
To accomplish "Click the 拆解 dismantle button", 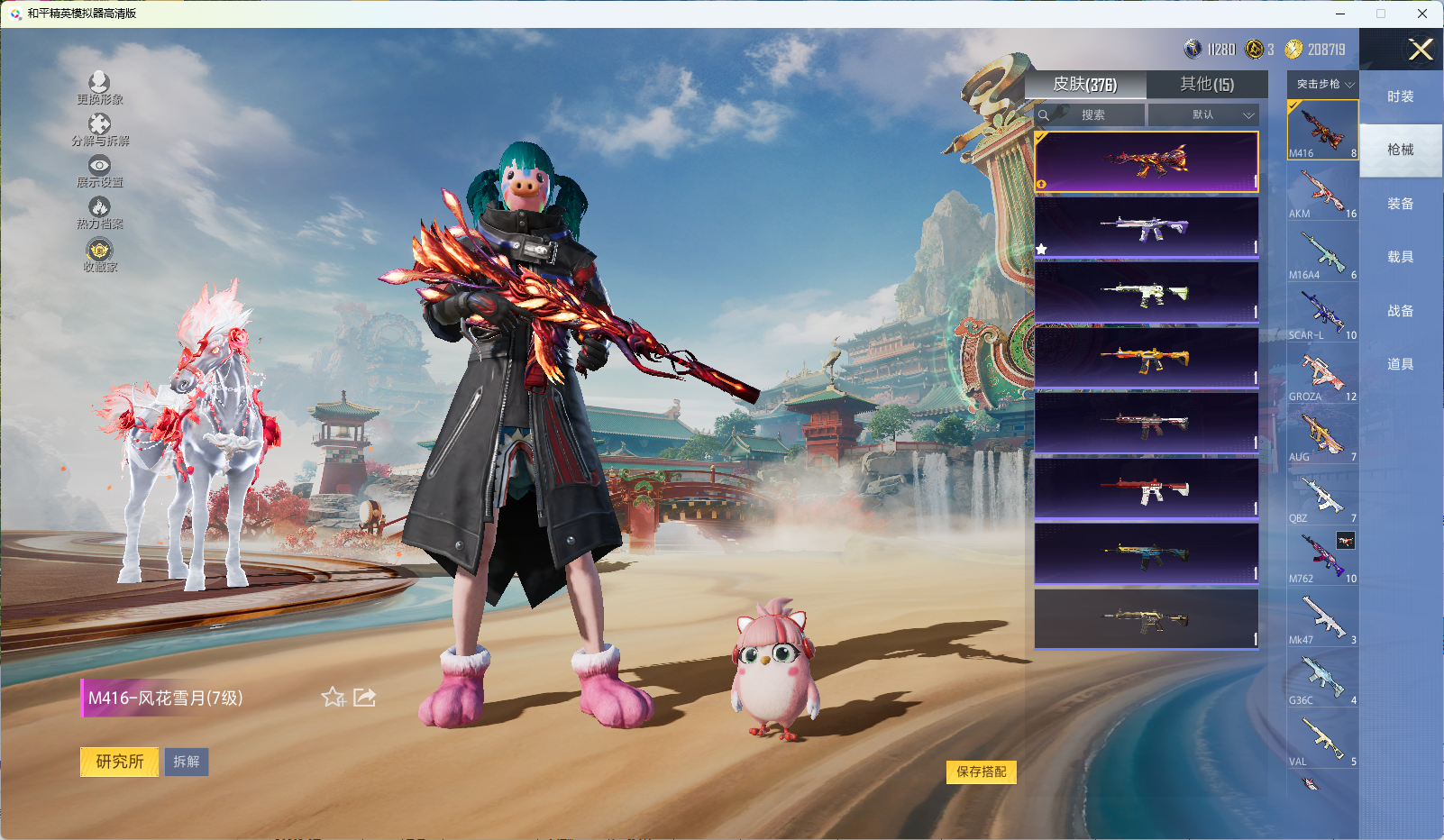I will (x=187, y=762).
